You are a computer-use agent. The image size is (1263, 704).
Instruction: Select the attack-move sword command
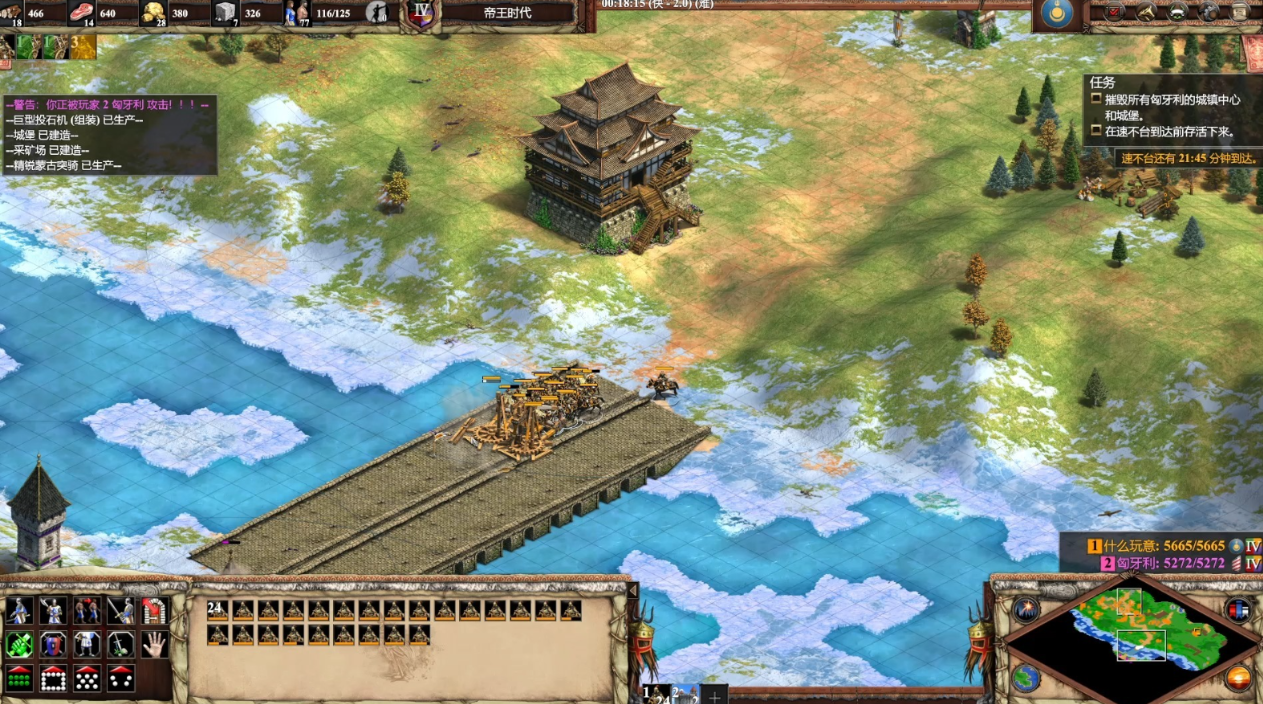click(121, 610)
